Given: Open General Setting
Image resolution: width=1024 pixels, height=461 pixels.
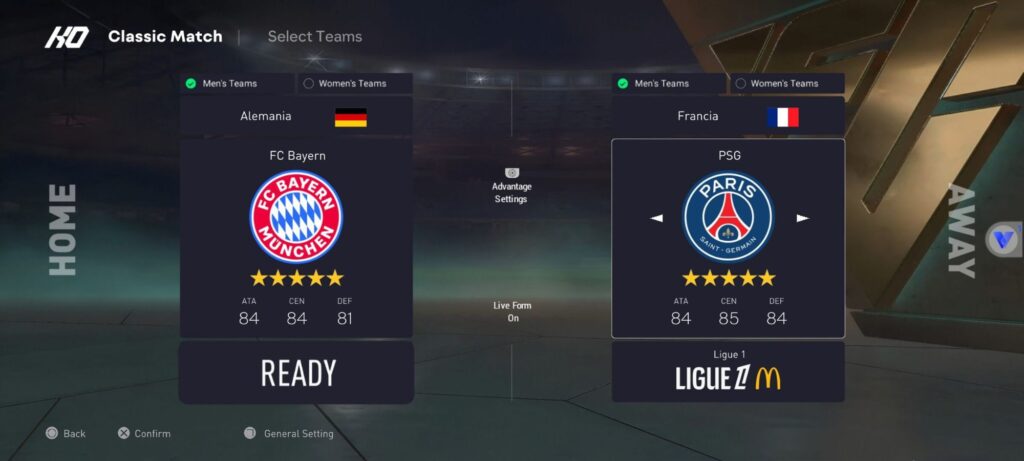Looking at the screenshot, I should 289,434.
